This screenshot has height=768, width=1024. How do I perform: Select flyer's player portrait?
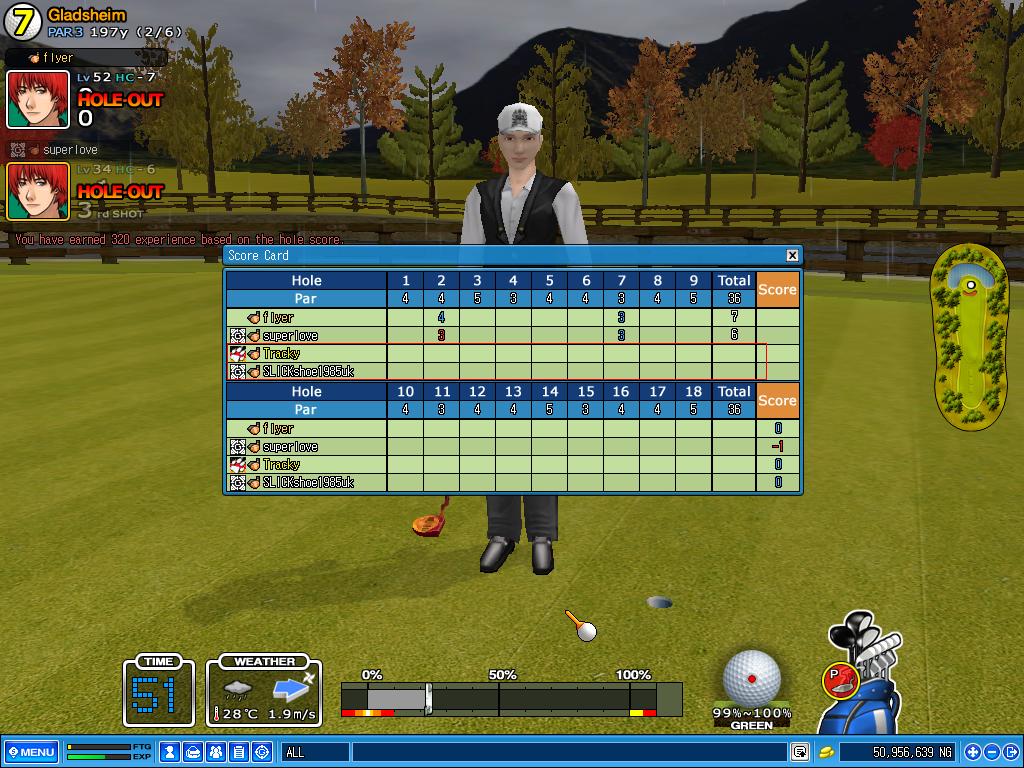tap(38, 100)
